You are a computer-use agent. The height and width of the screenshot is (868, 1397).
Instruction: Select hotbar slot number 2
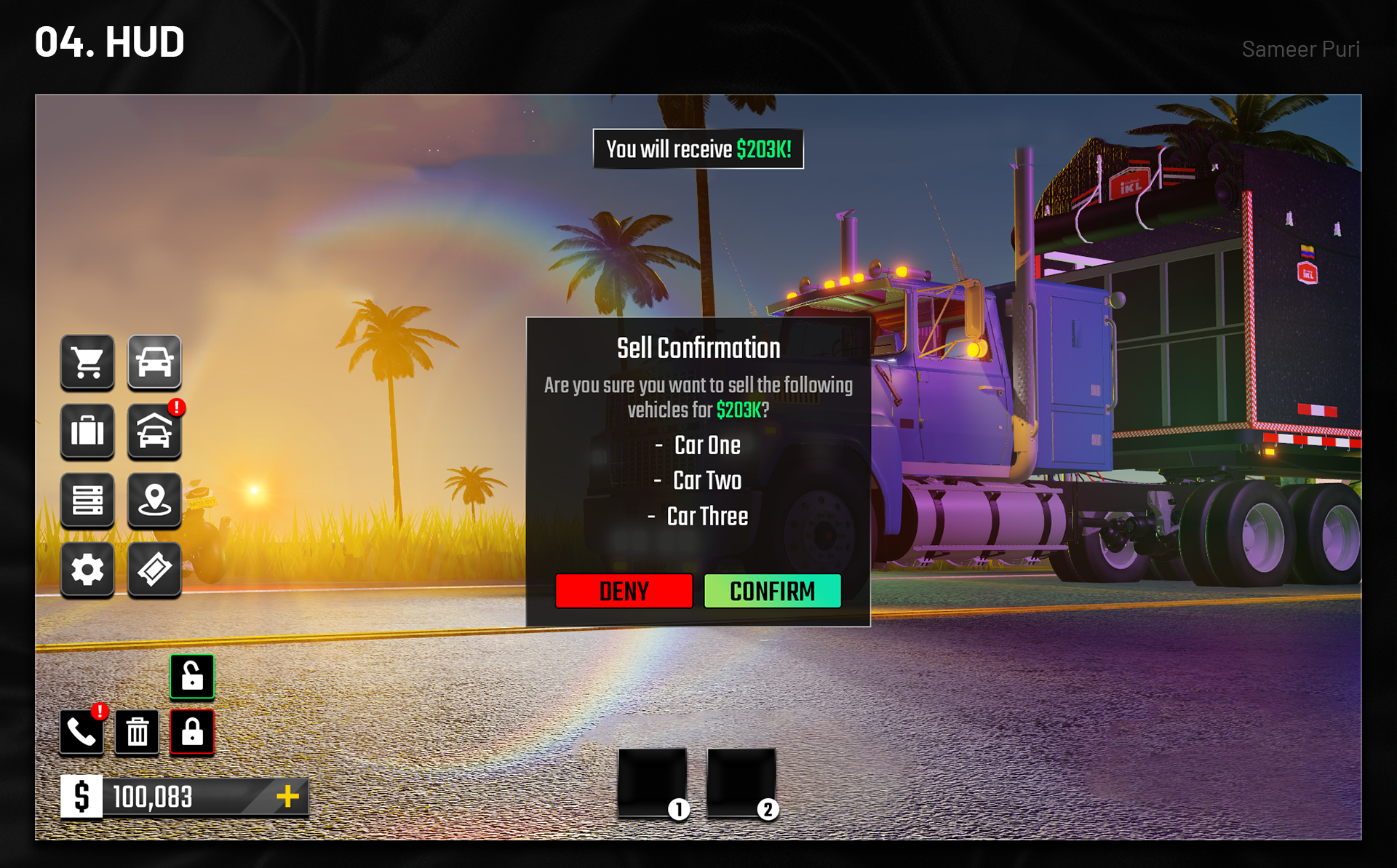point(741,782)
